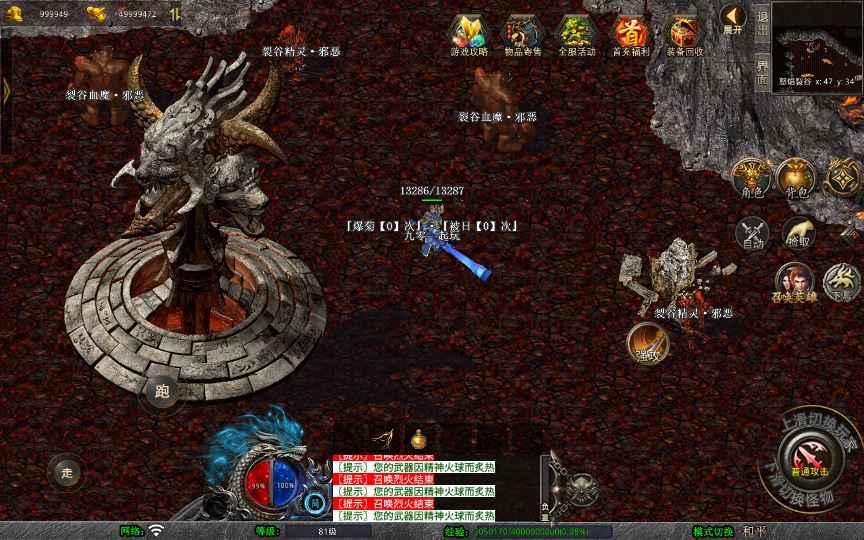Viewport: 864px width, 540px height.
Task: Click the 界面 interface button
Action: pos(763,70)
